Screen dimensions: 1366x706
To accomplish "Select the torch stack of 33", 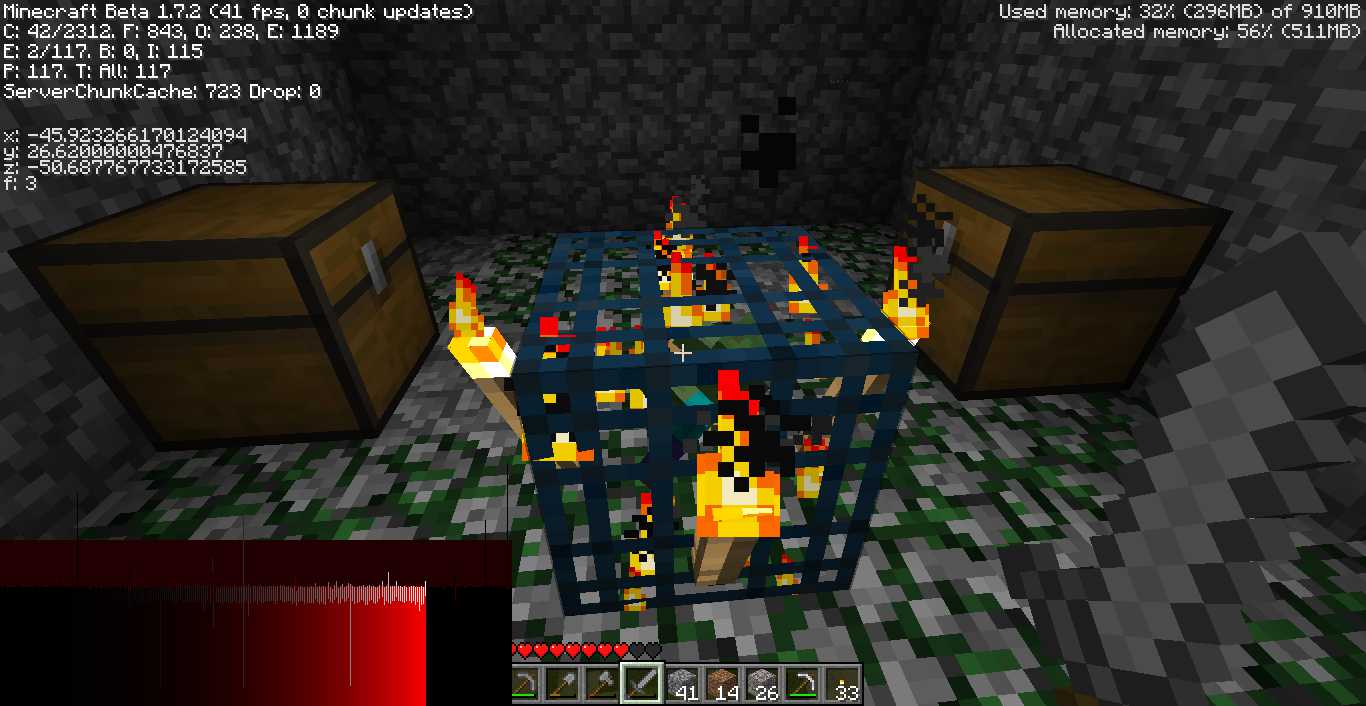I will tap(843, 684).
